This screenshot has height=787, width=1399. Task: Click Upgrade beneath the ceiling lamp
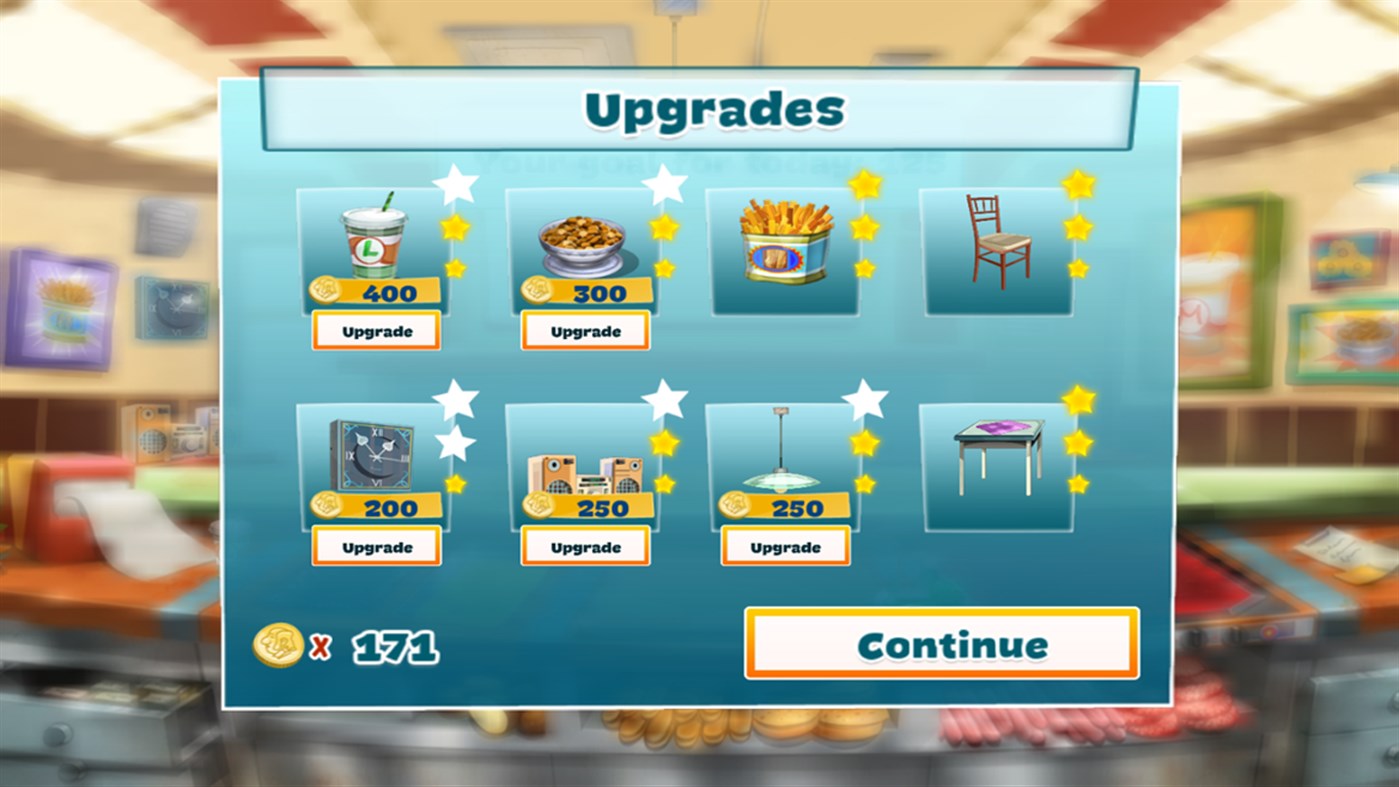click(786, 546)
